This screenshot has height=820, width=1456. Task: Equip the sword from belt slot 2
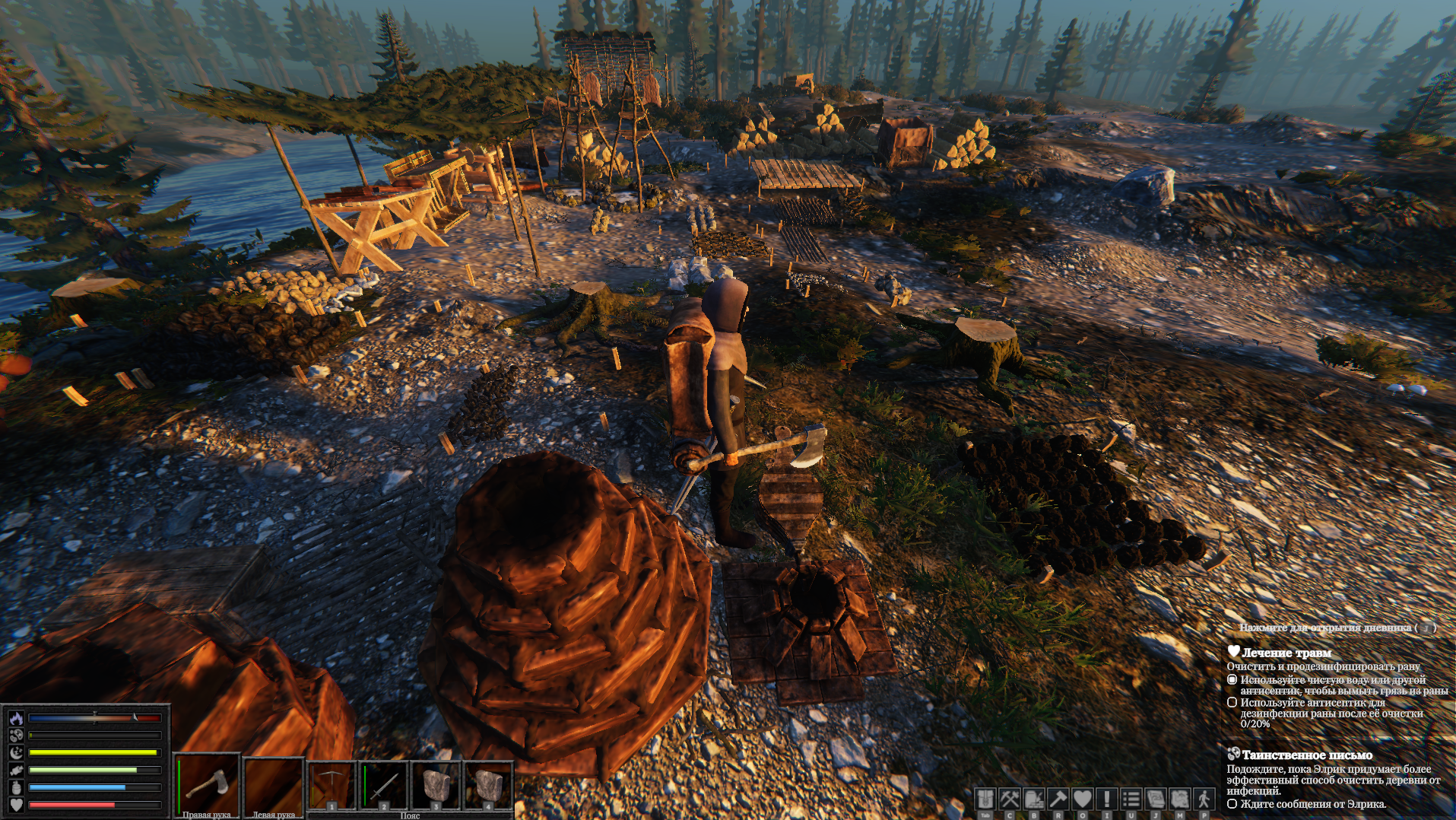(382, 784)
